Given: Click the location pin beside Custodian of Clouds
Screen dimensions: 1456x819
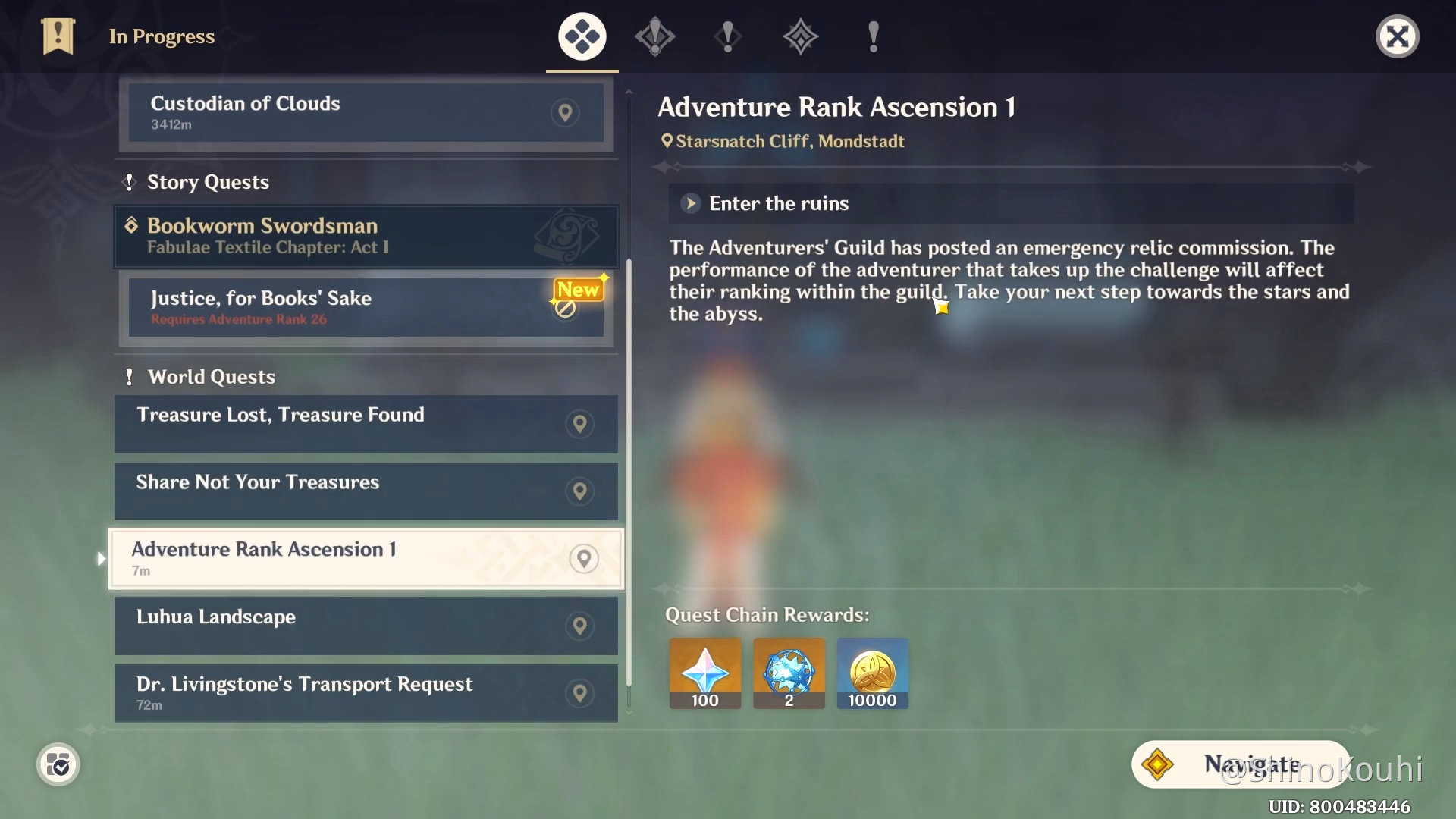Looking at the screenshot, I should click(566, 113).
